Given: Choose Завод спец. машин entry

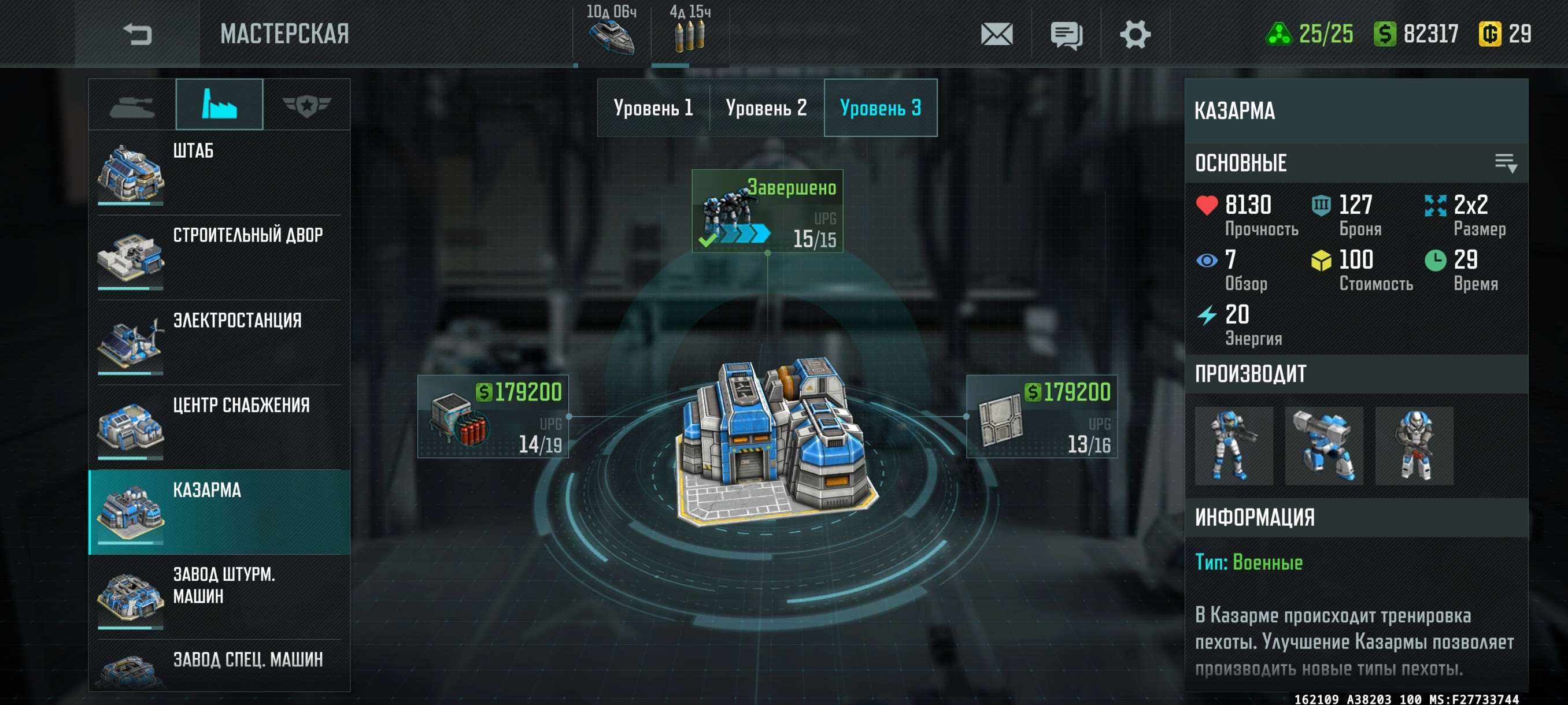Looking at the screenshot, I should point(219,667).
